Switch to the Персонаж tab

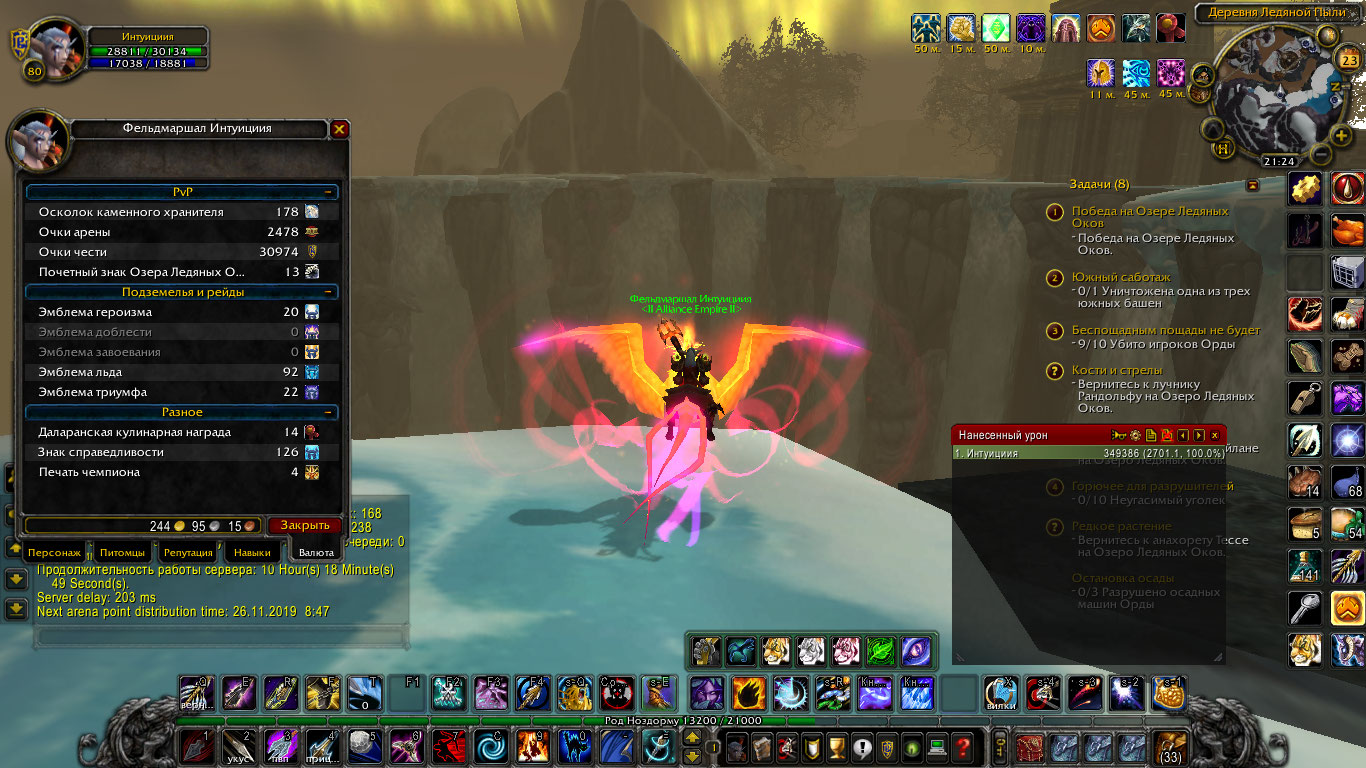(54, 552)
